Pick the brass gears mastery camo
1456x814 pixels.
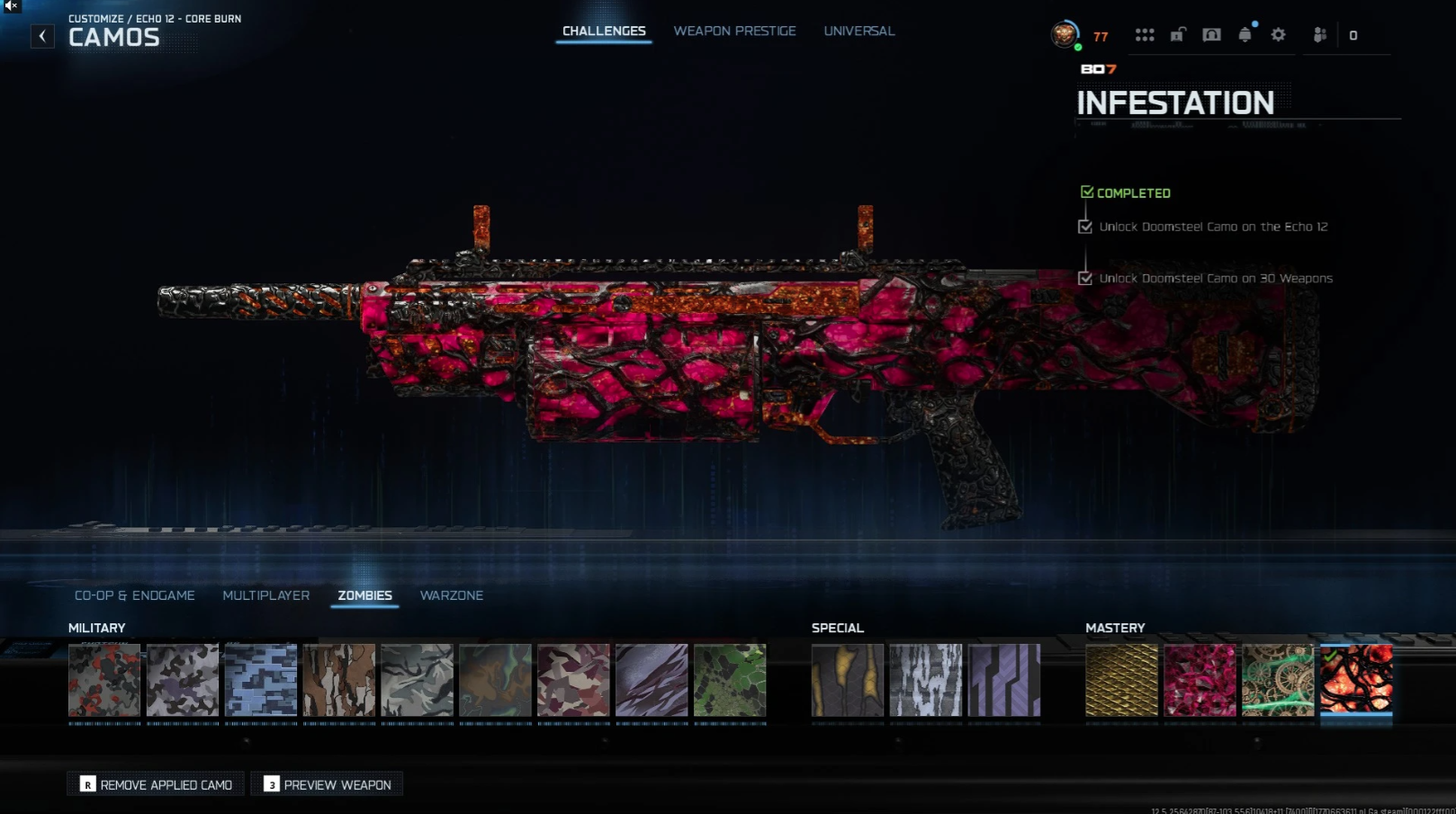click(1278, 680)
